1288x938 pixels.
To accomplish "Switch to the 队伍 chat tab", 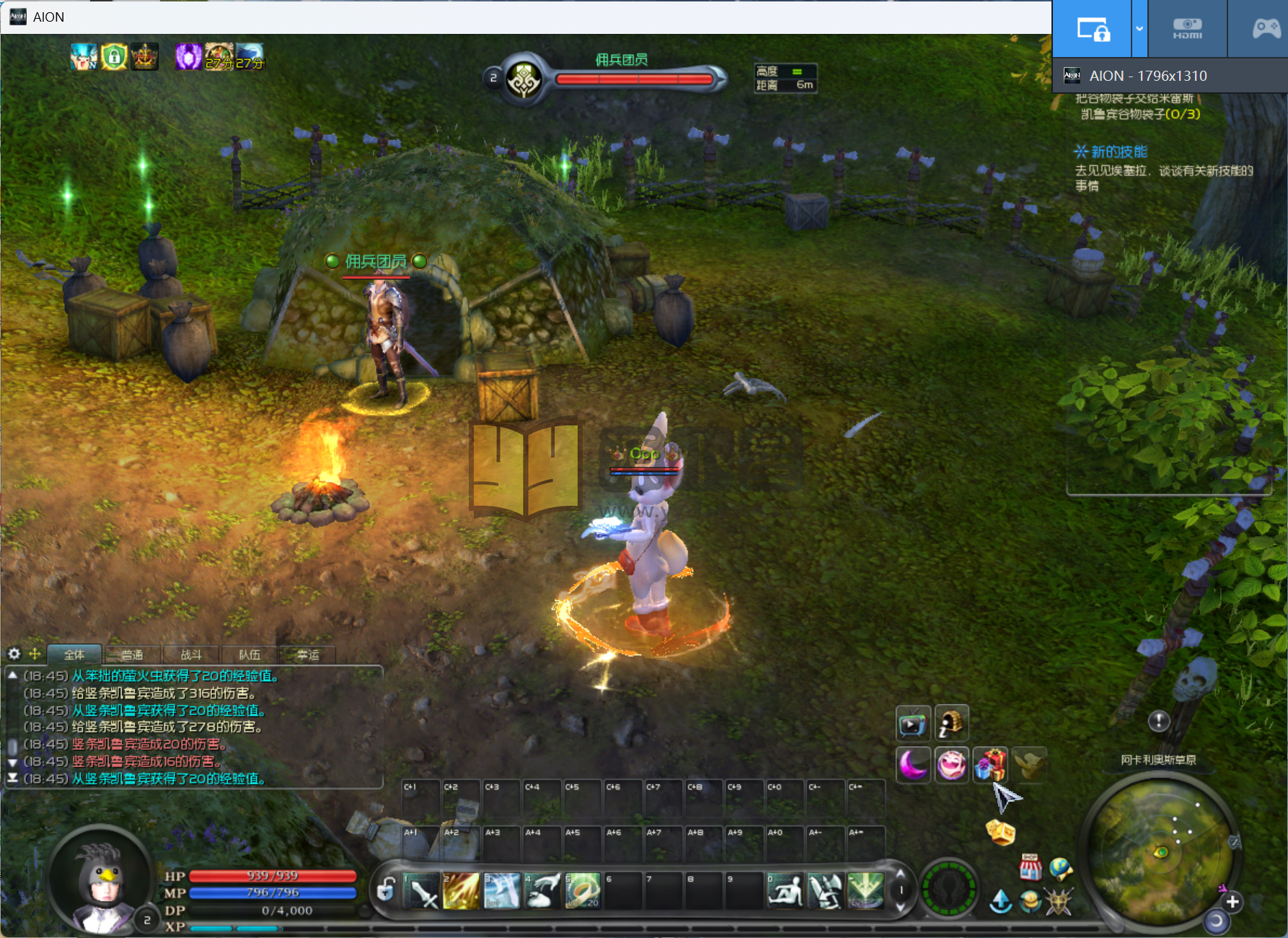I will 250,654.
